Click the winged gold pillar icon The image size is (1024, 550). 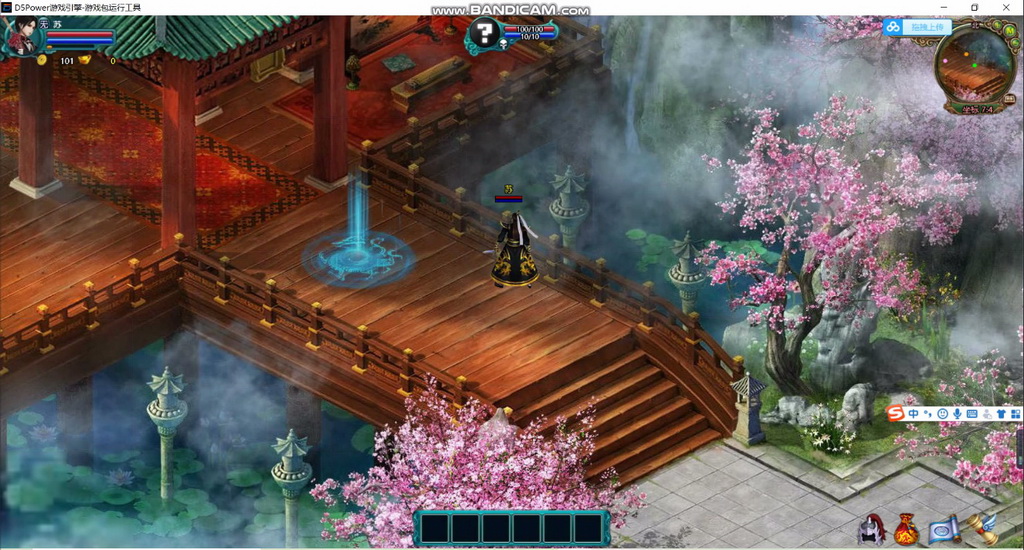[x=985, y=528]
